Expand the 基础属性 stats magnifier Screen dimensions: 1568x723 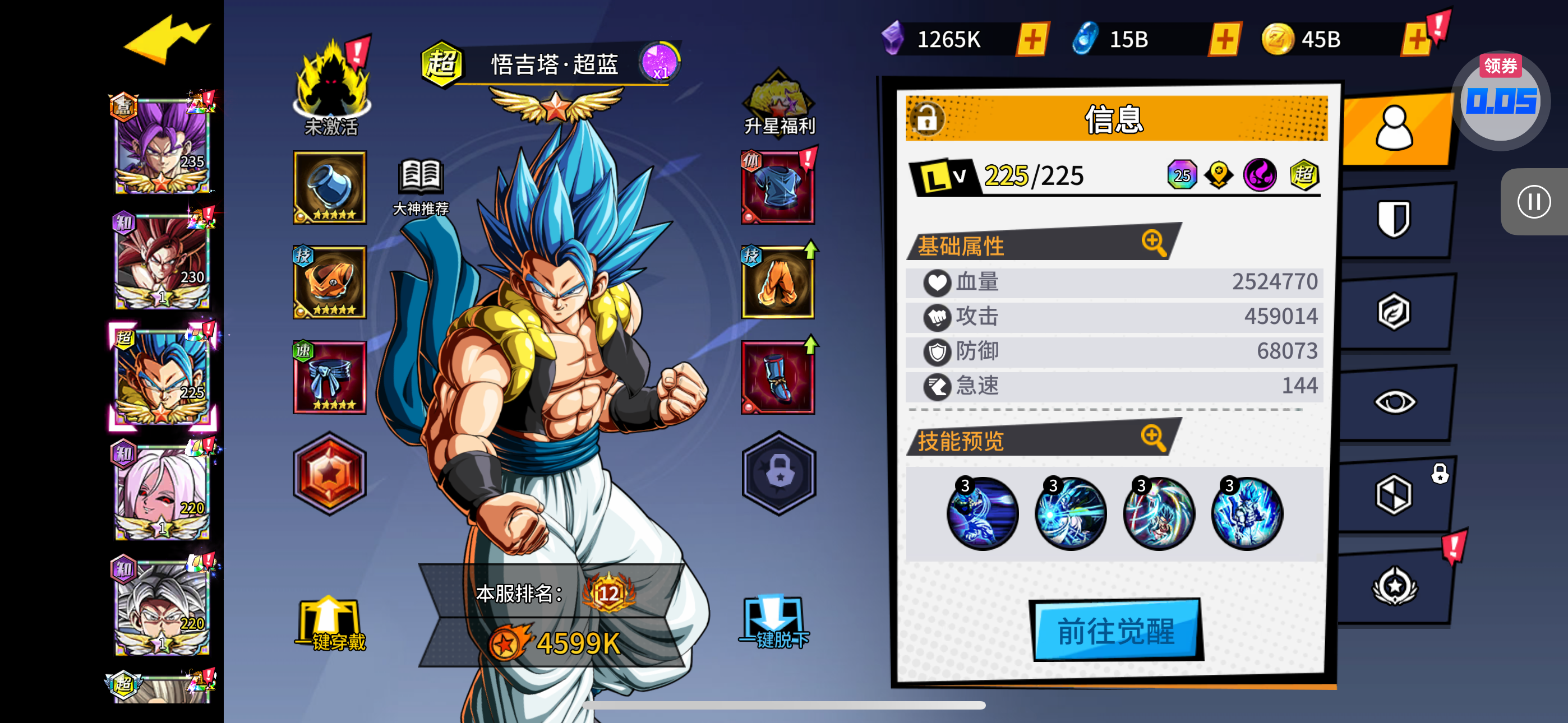click(1154, 242)
